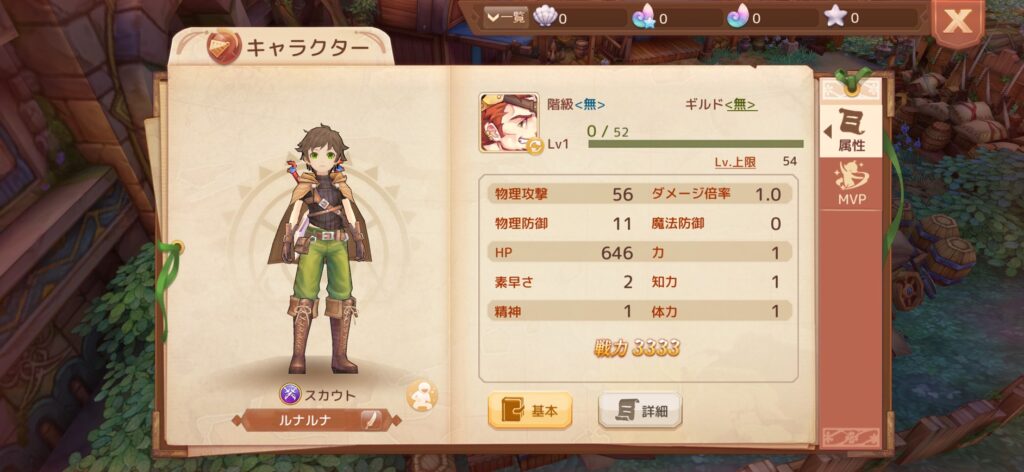Open the 階級 <無> rank link

tap(589, 104)
